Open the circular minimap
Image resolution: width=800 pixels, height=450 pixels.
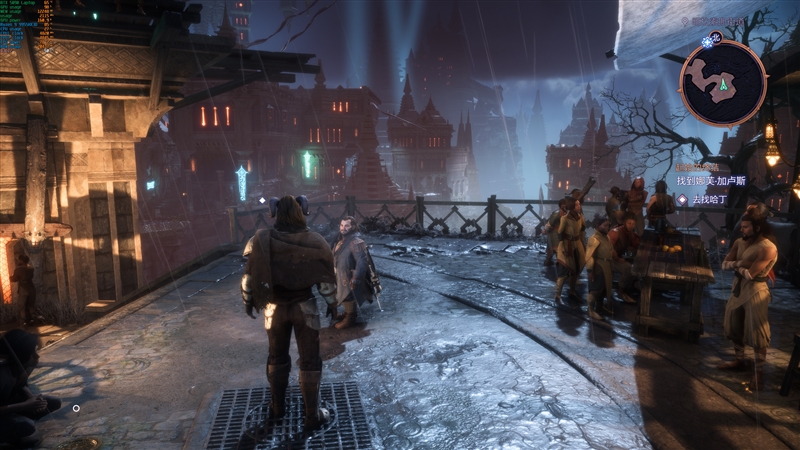pos(723,83)
